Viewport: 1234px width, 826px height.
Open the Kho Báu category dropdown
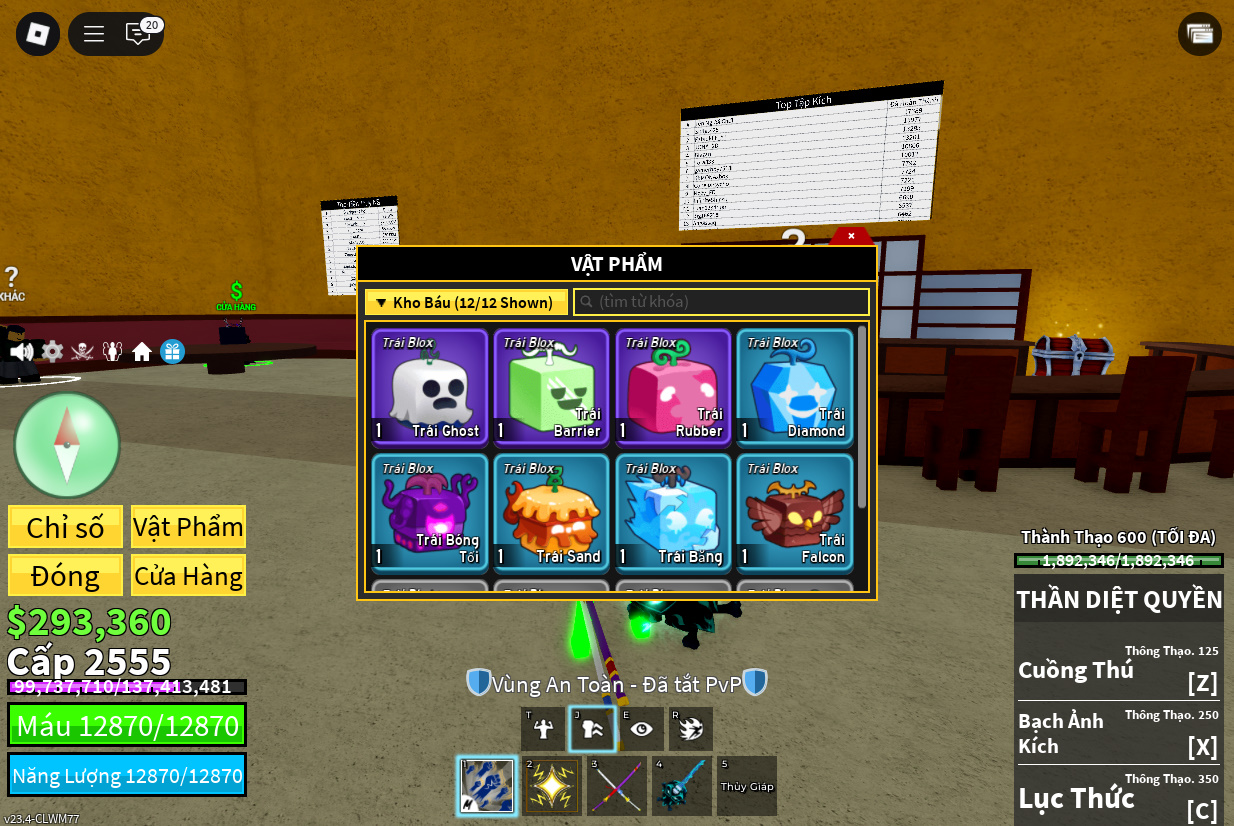[x=466, y=302]
